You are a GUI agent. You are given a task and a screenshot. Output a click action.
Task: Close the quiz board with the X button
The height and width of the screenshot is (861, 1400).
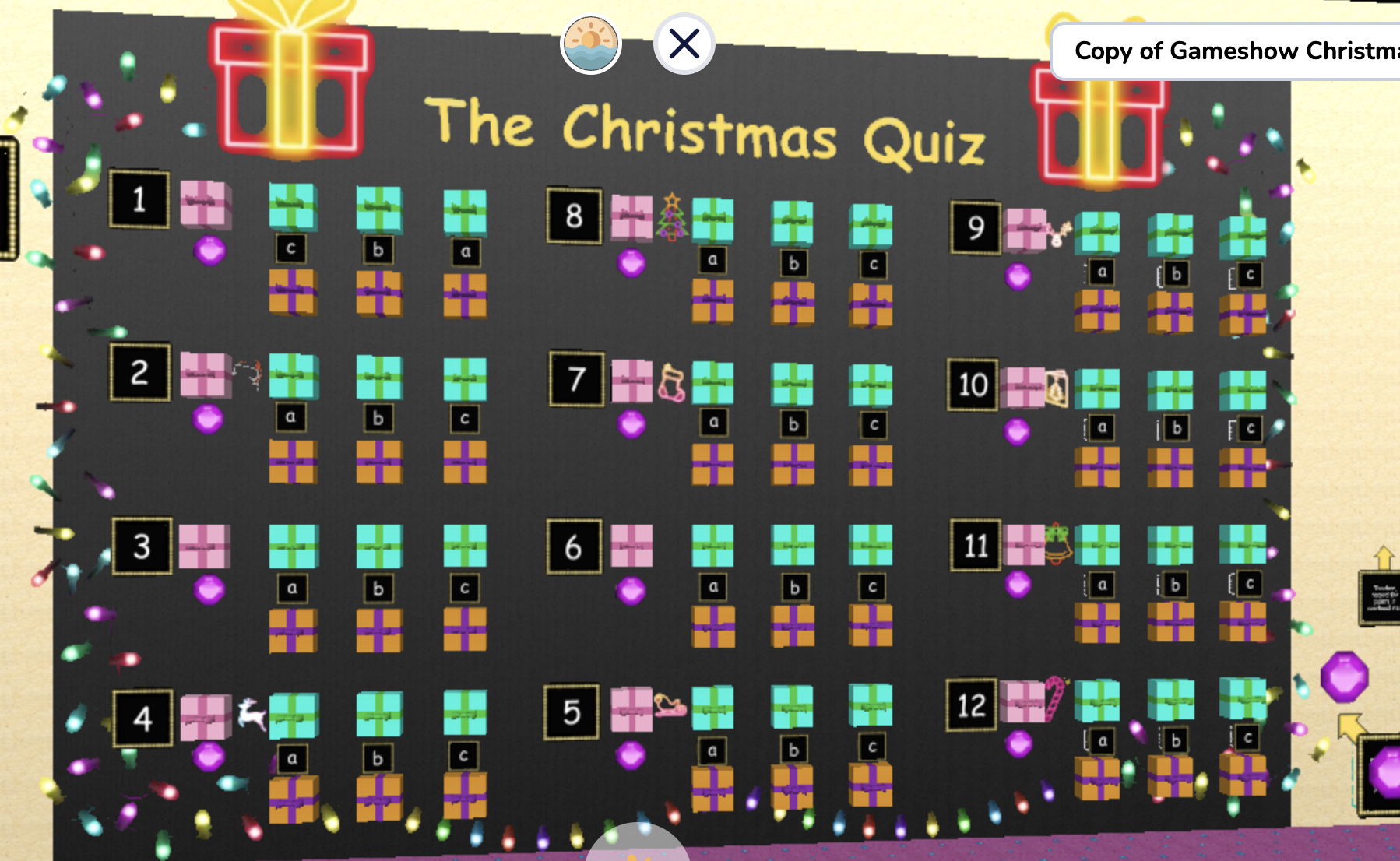pos(683,44)
